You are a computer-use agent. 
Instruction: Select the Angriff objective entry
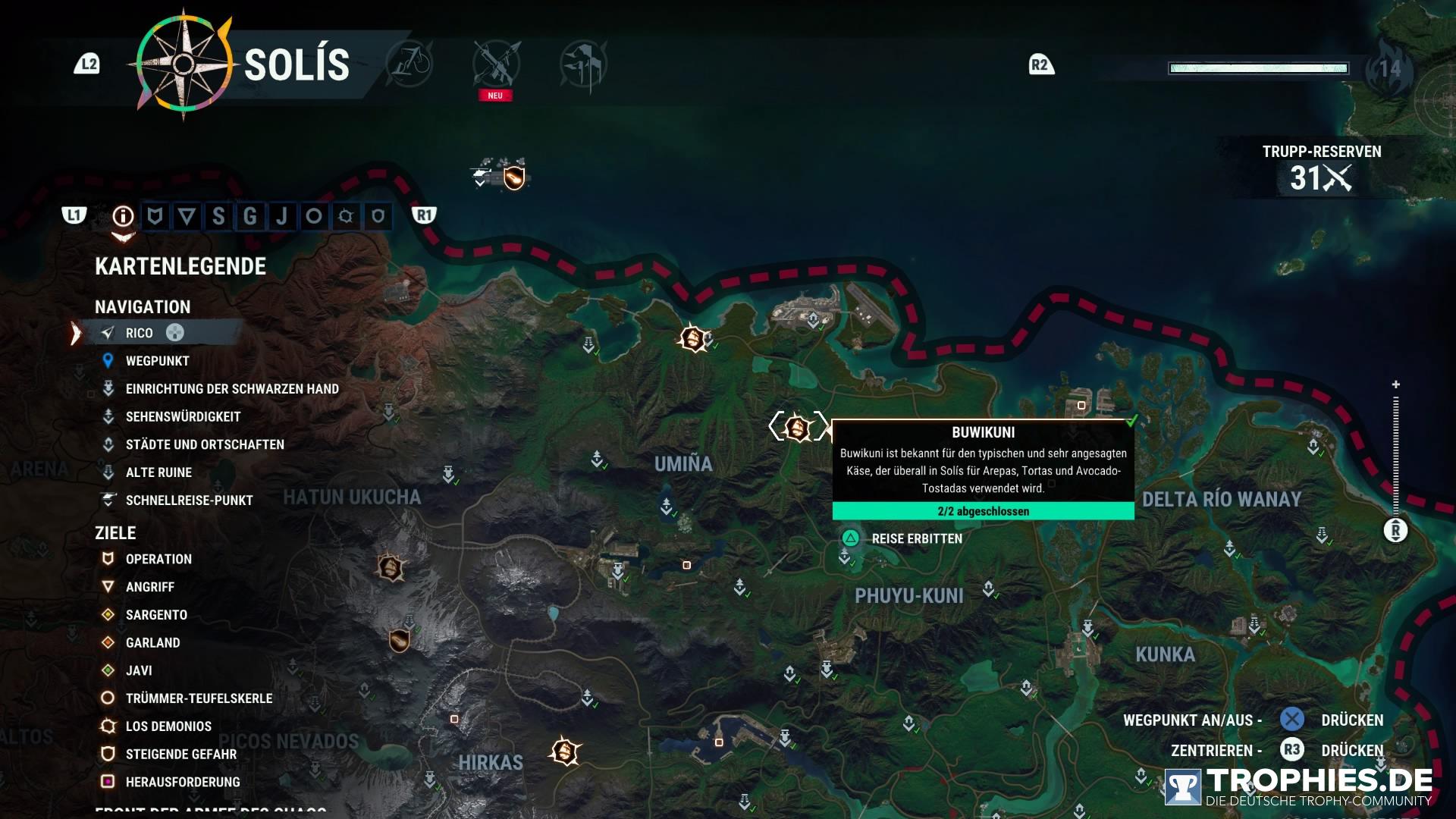tap(149, 587)
